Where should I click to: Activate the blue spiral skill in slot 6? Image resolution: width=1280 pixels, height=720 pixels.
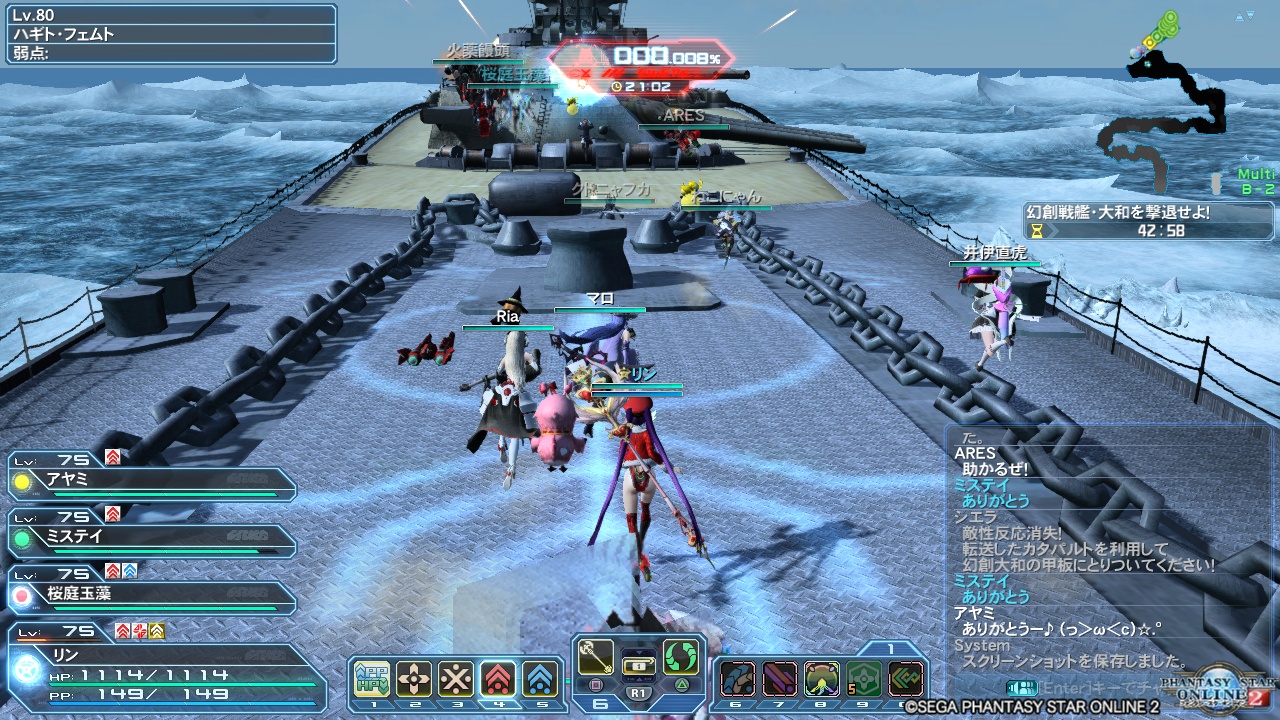click(738, 678)
